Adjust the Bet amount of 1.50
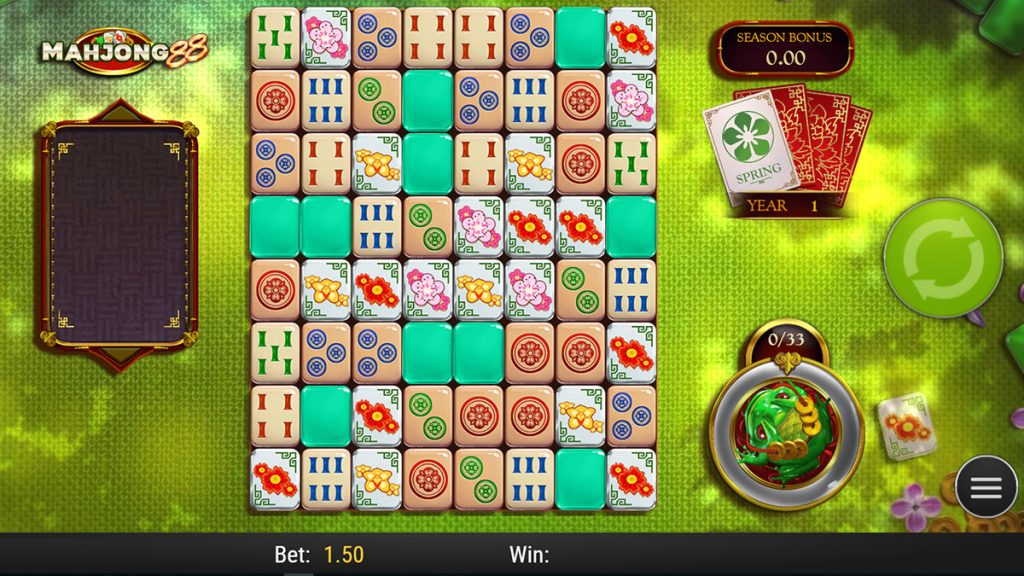1024x576 pixels. pyautogui.click(x=343, y=555)
